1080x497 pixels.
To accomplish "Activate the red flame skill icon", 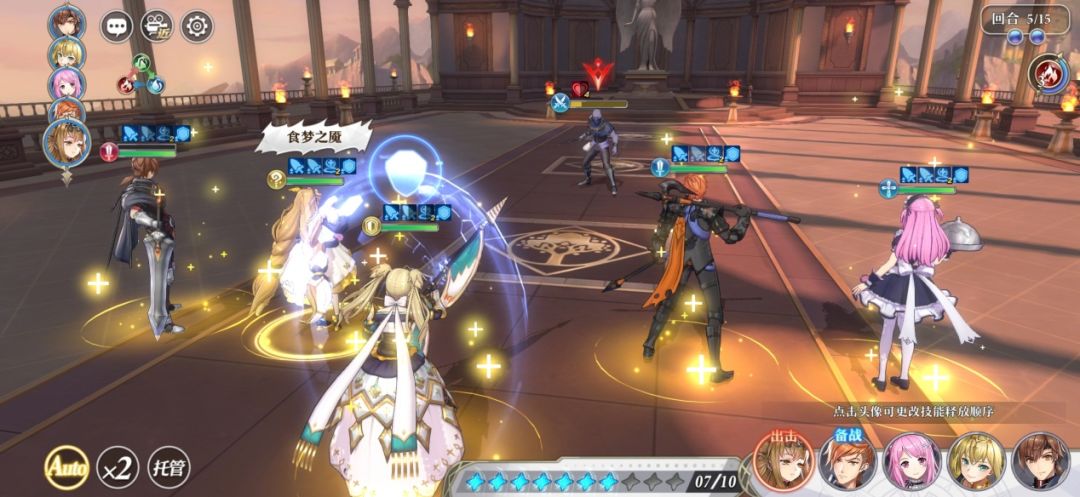I will (1049, 73).
